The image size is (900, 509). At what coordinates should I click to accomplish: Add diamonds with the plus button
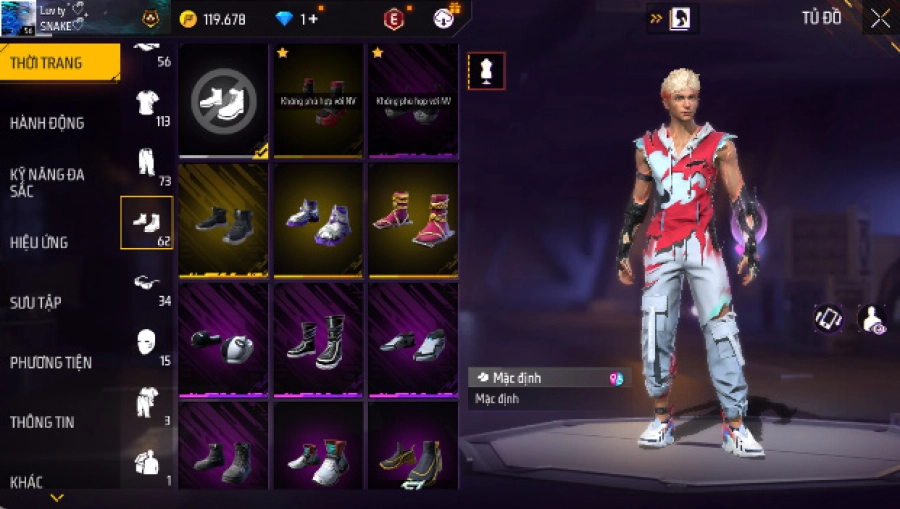(x=314, y=19)
